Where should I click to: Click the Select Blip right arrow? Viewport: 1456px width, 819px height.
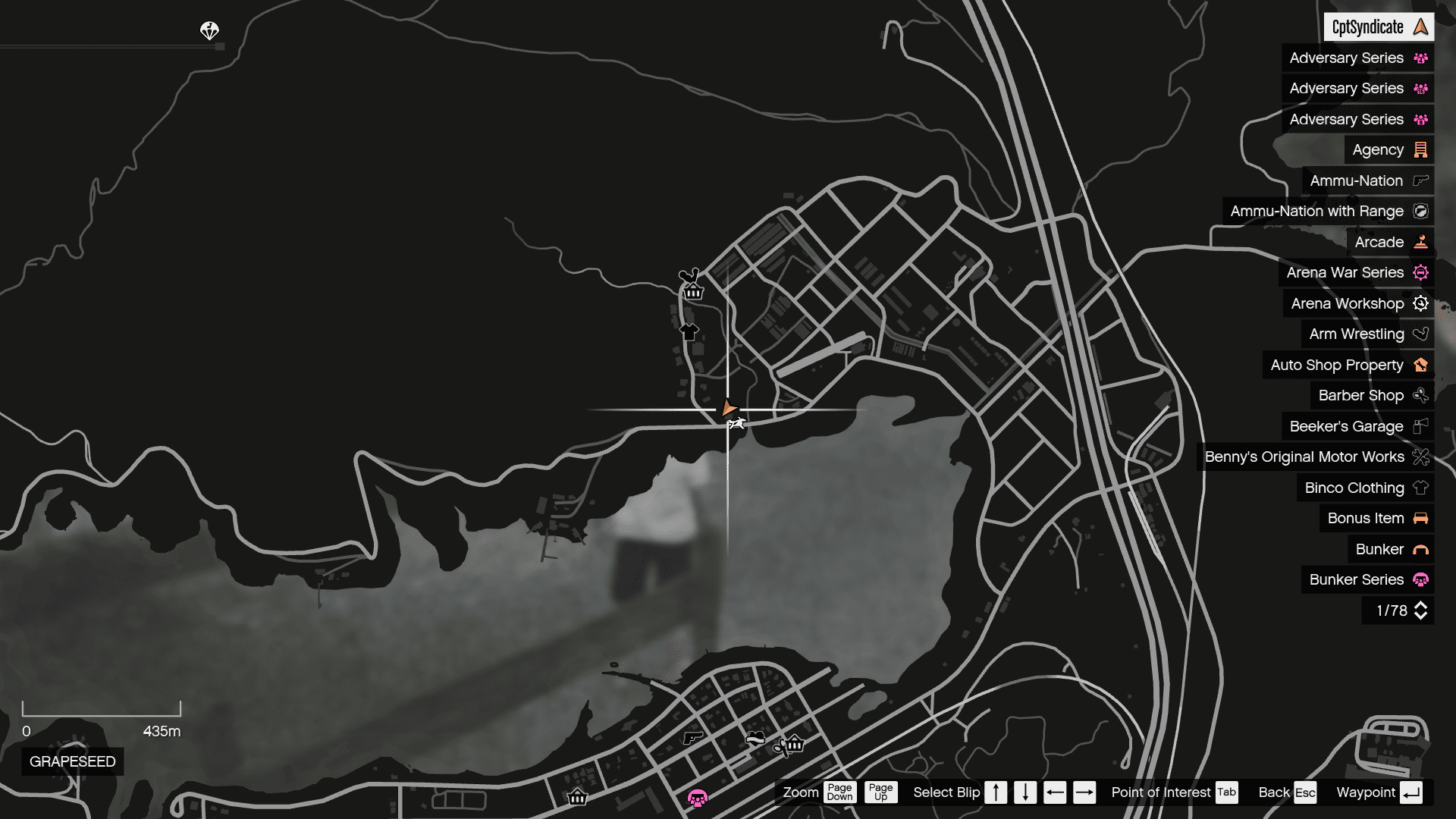[x=1084, y=792]
